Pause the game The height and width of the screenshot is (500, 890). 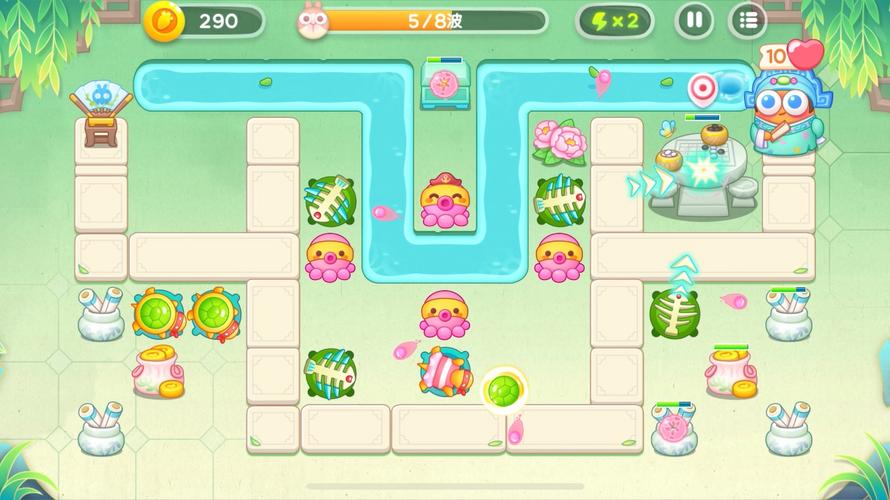694,20
